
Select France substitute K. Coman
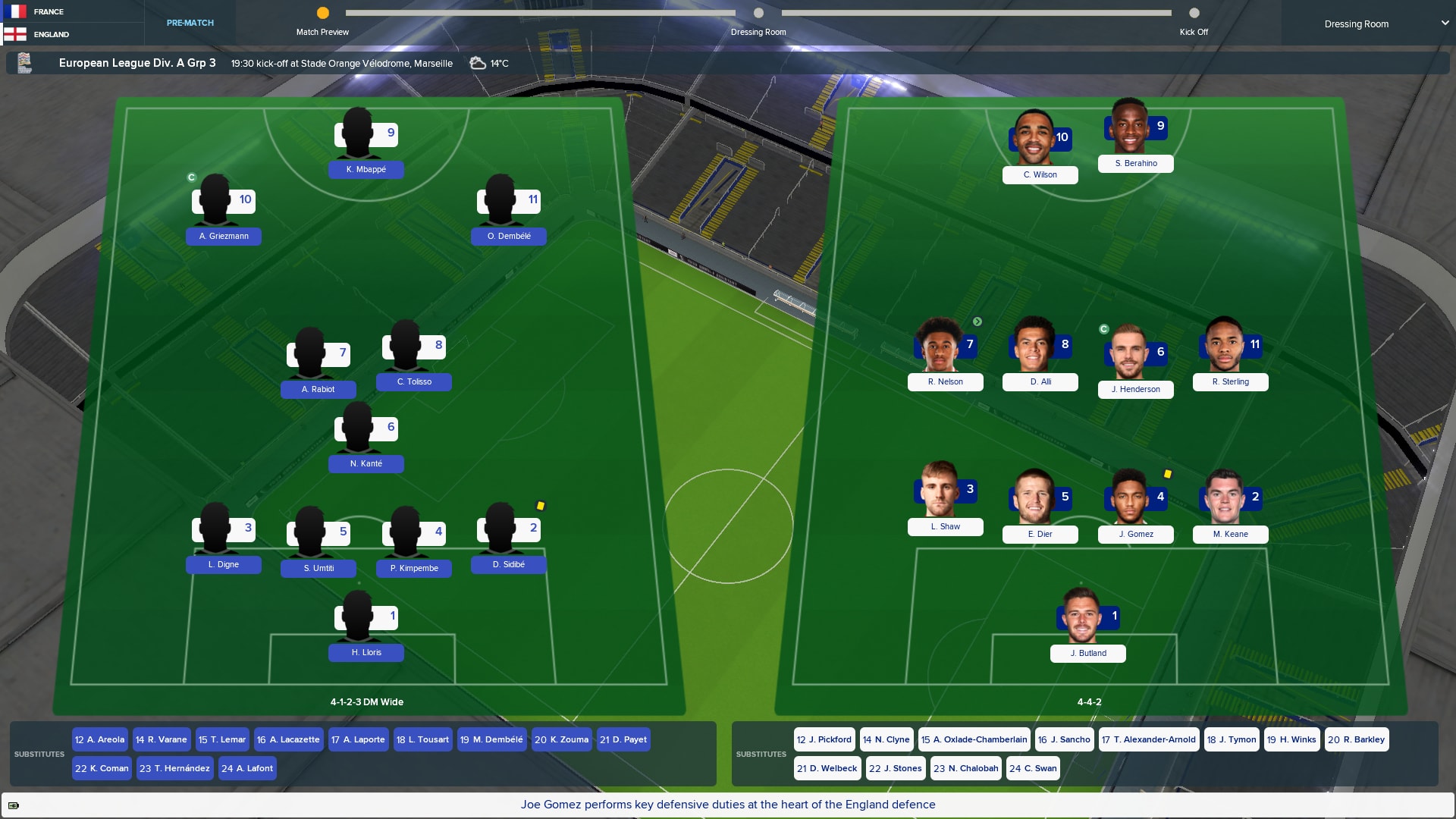click(102, 768)
